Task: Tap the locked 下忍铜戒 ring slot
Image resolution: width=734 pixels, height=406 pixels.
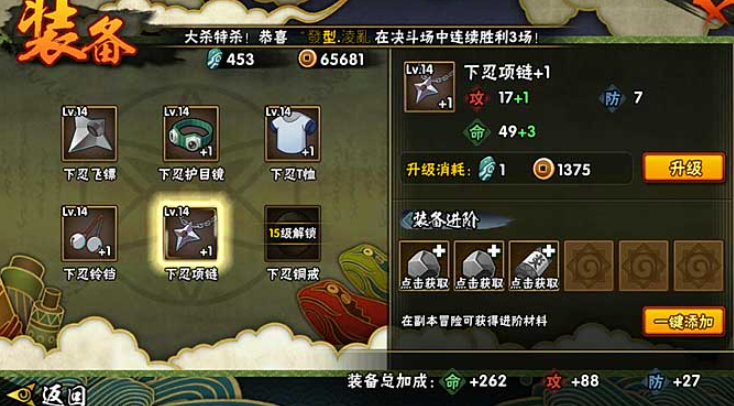Action: pos(290,234)
